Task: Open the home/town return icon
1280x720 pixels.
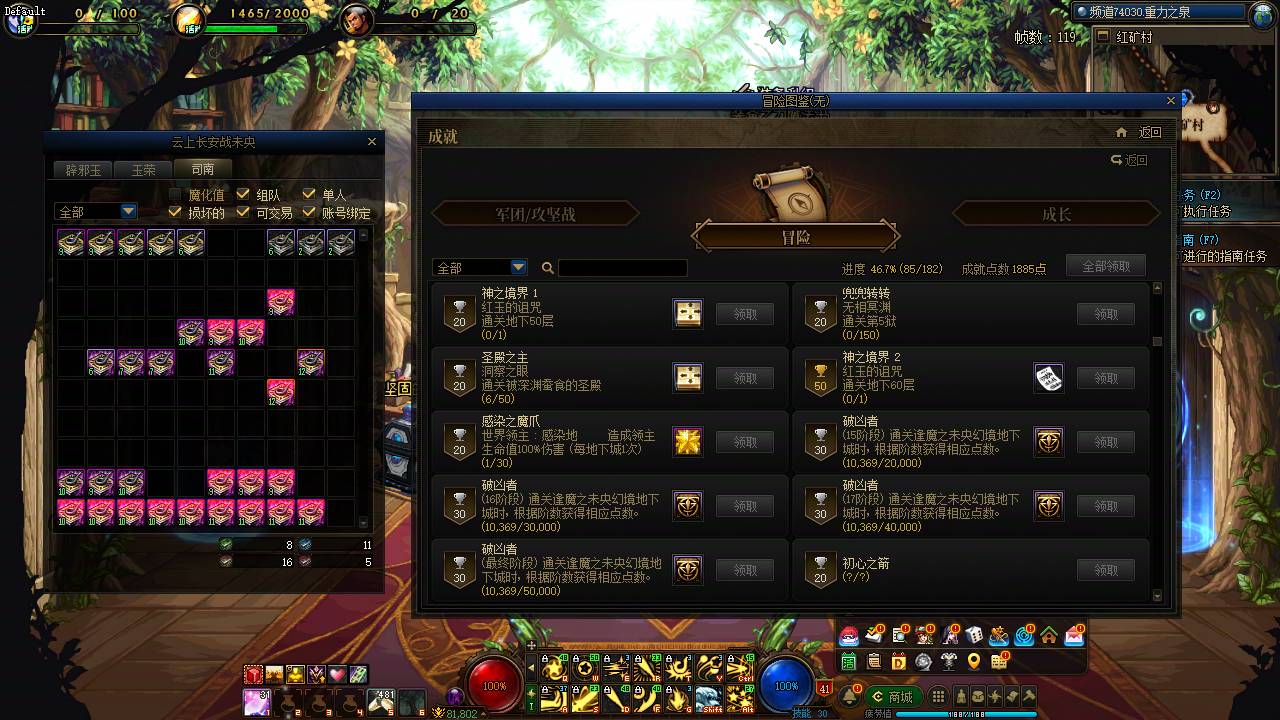Action: click(x=1048, y=636)
